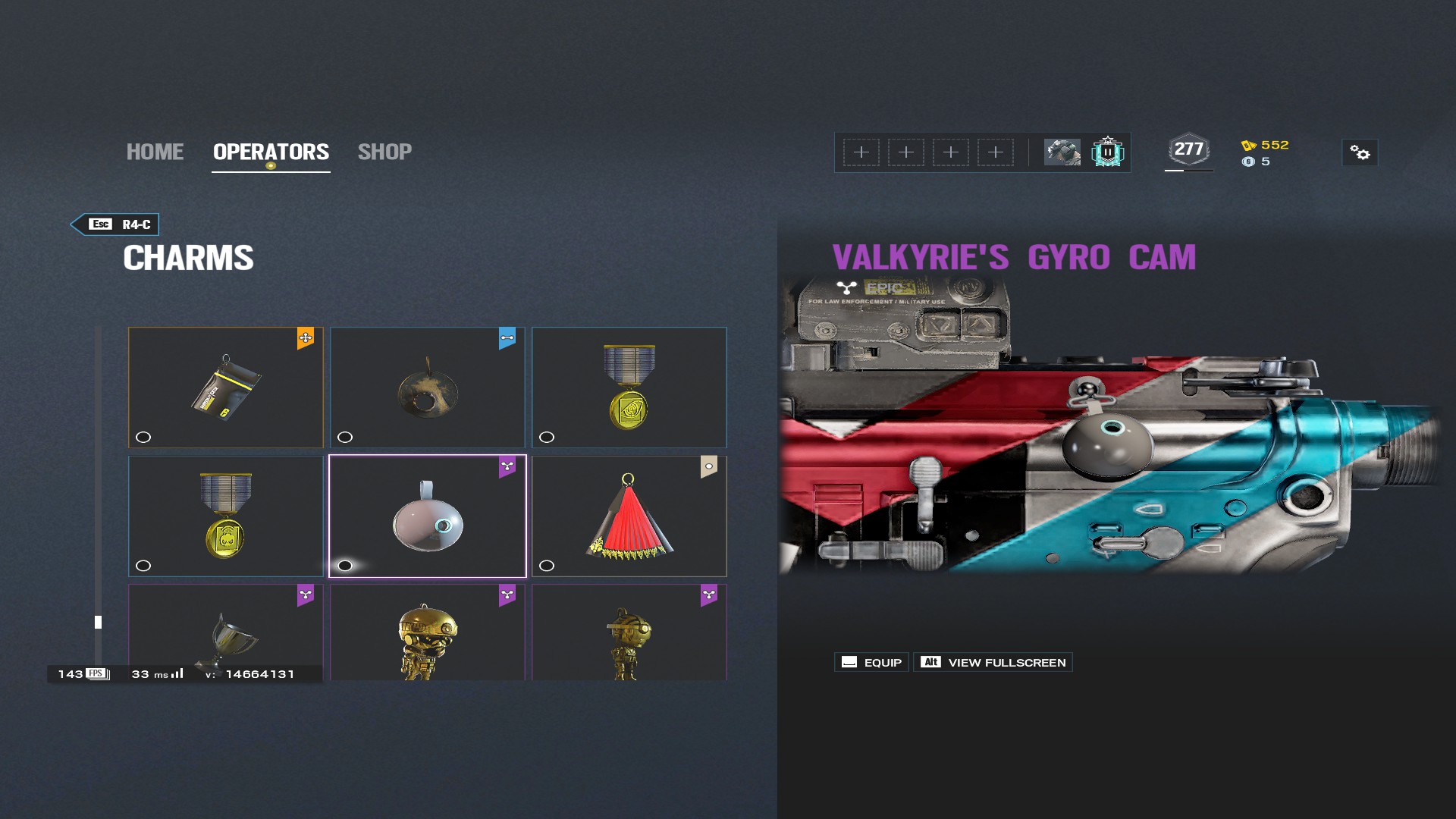
Task: Switch to the SHOP tab
Action: pos(384,152)
